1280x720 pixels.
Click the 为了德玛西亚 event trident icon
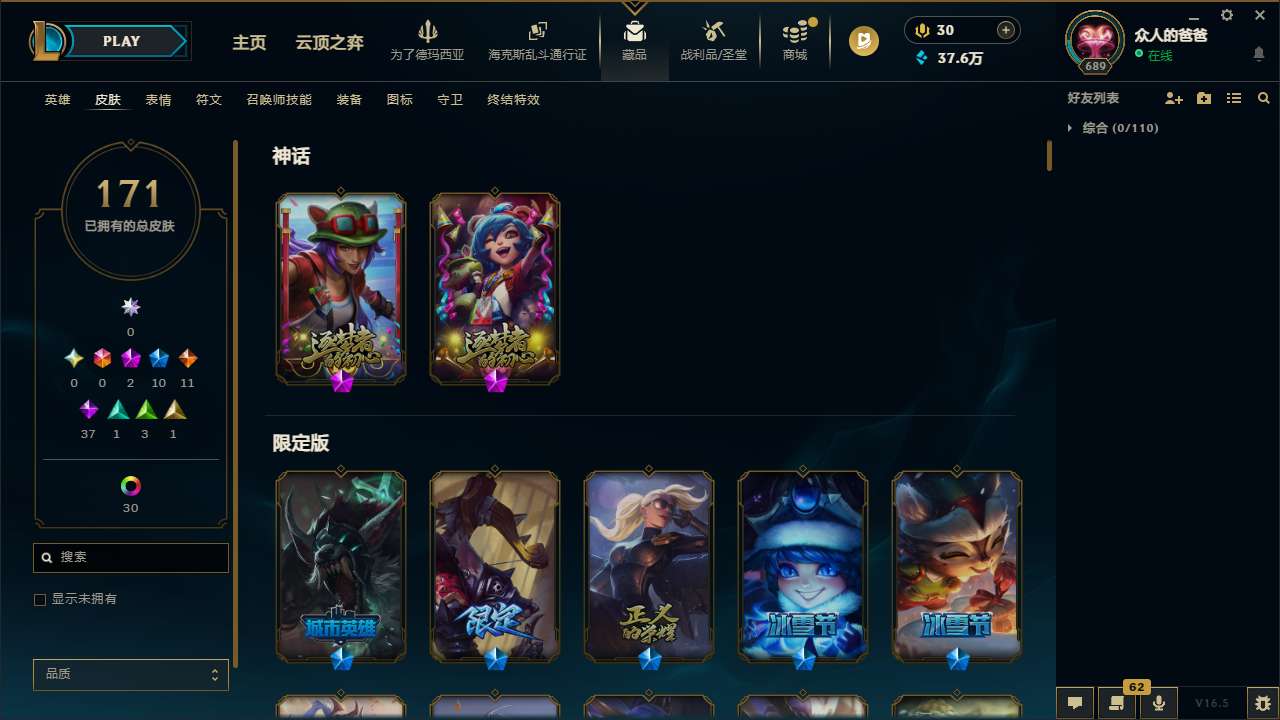[x=429, y=40]
